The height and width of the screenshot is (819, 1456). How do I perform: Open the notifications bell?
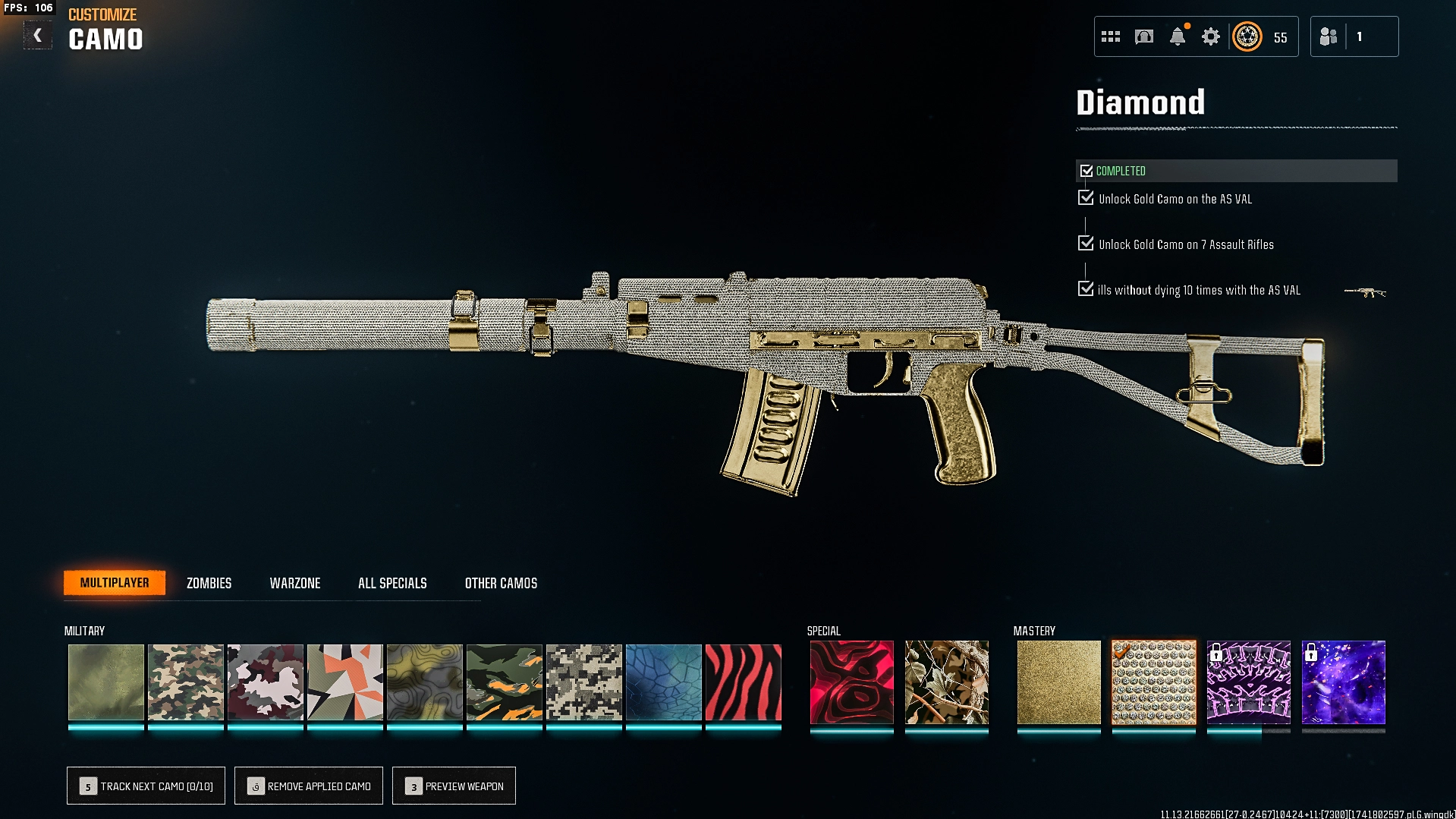coord(1177,36)
